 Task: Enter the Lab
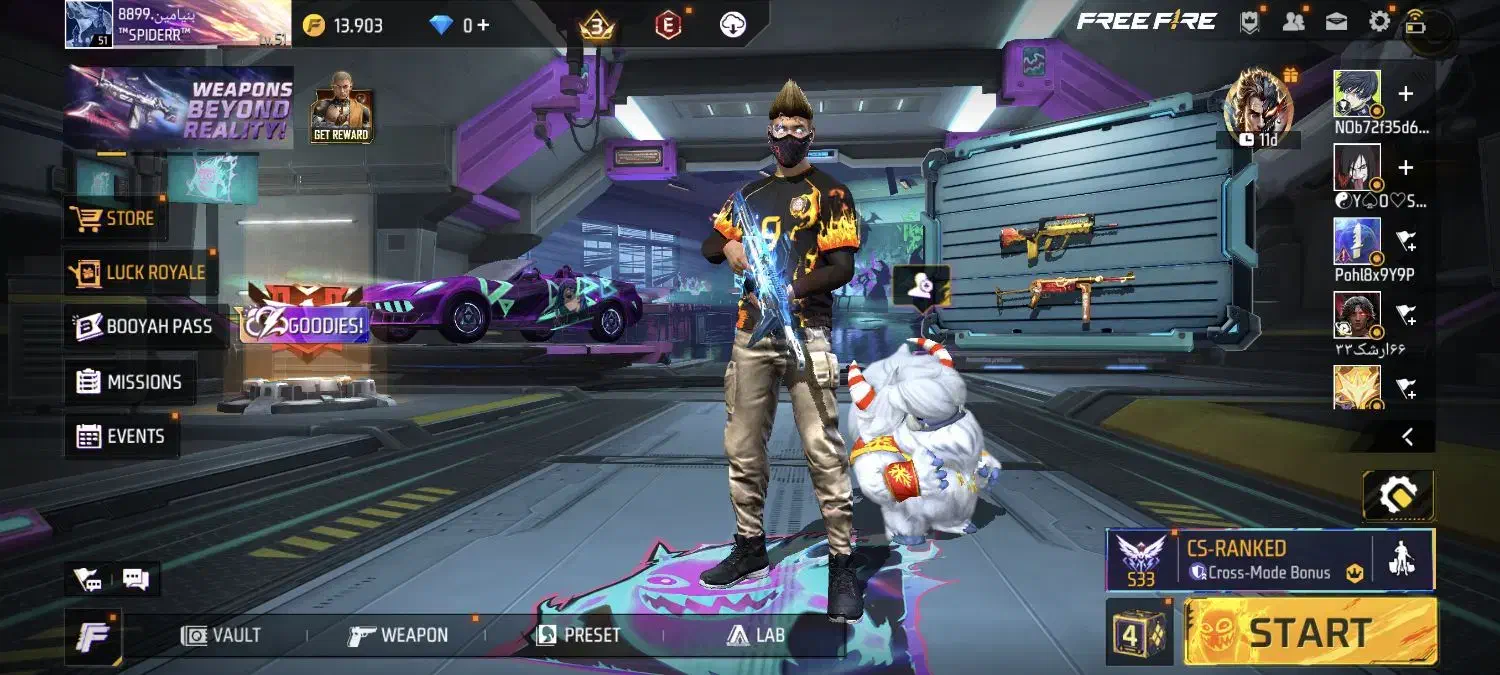click(x=756, y=635)
